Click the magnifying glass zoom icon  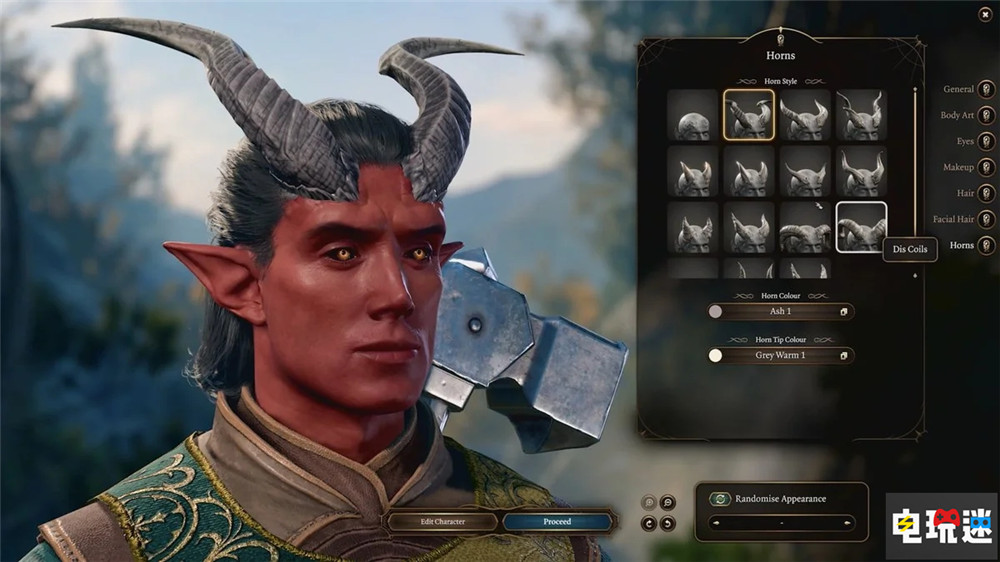click(x=667, y=503)
